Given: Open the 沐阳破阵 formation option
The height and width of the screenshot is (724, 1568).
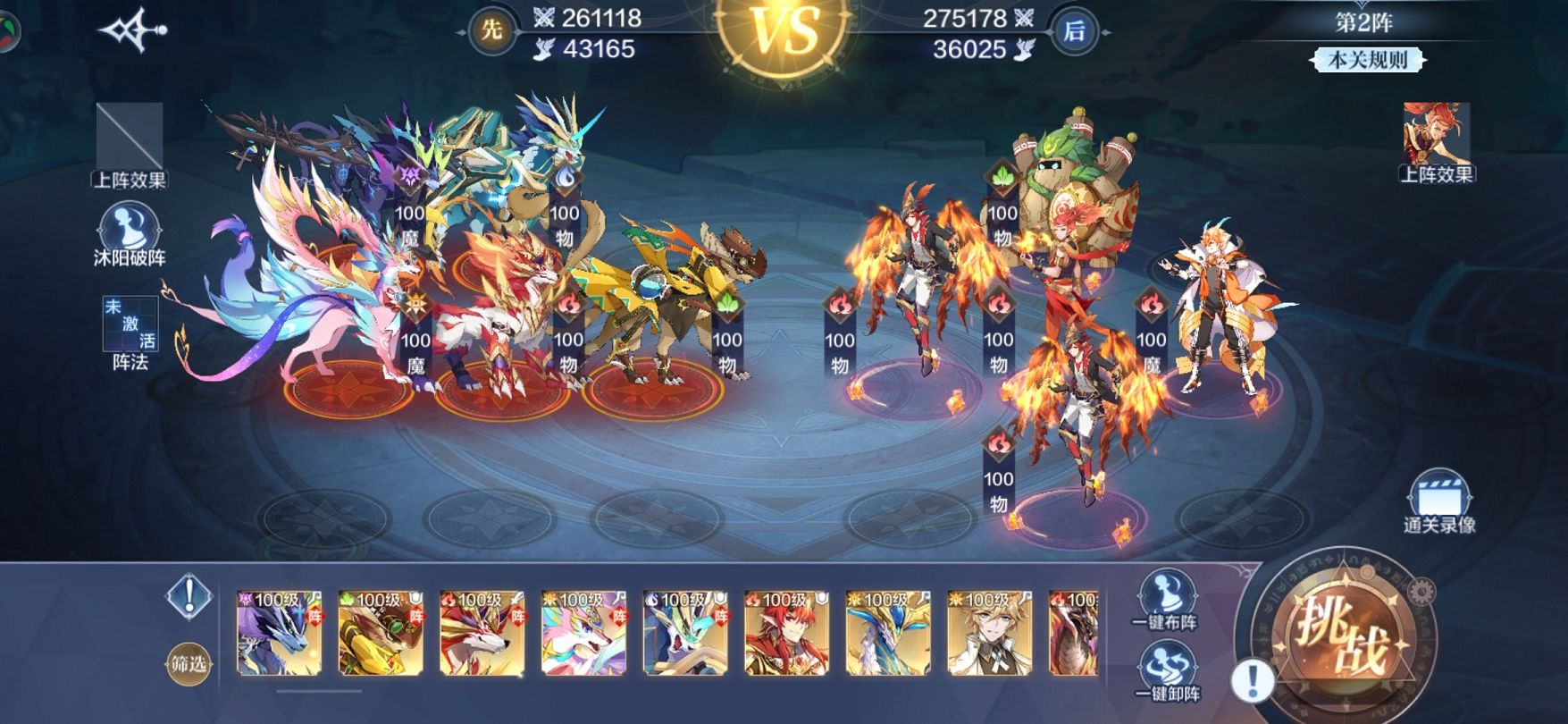Looking at the screenshot, I should coord(130,234).
